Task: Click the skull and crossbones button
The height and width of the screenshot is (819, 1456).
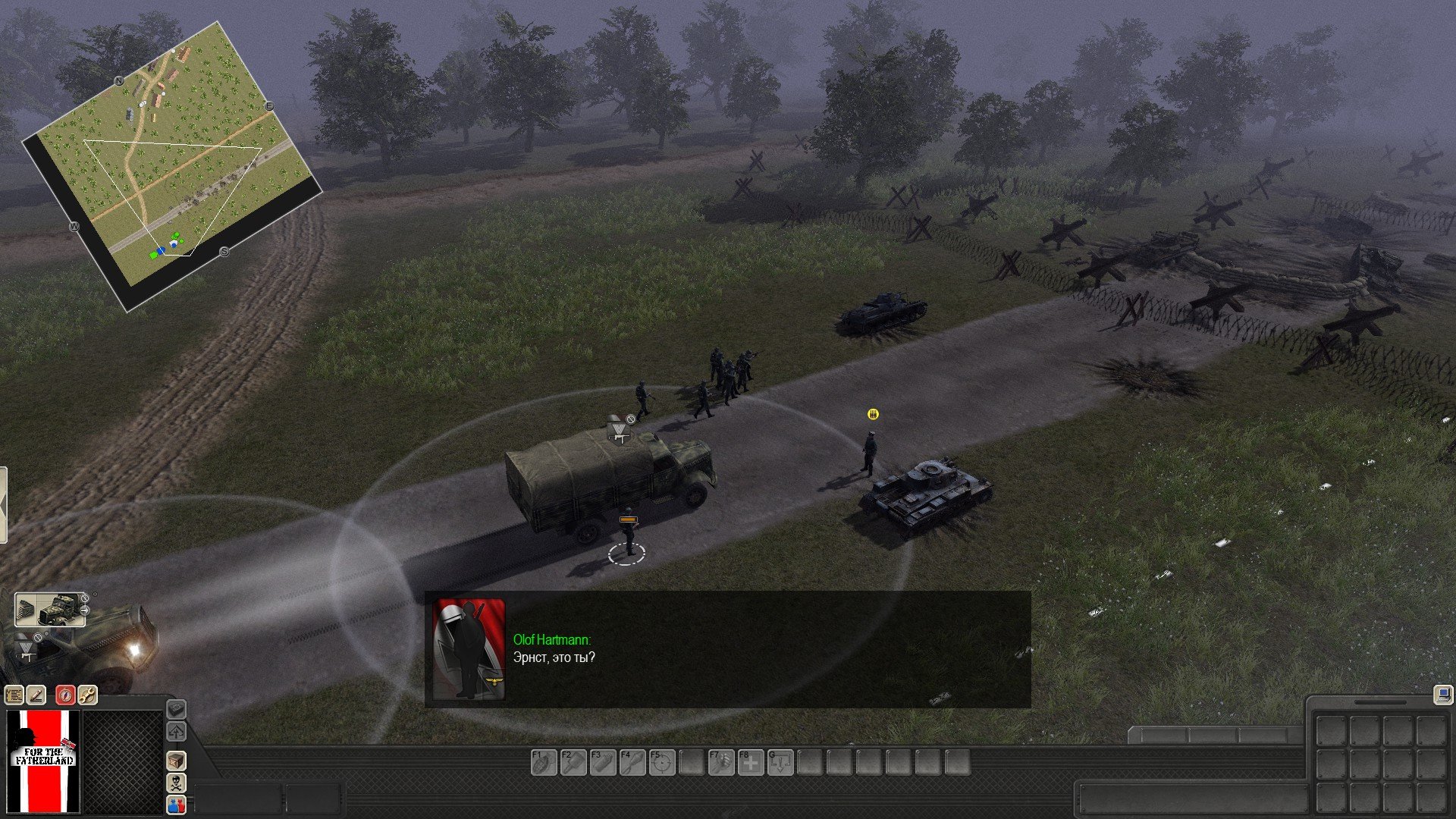Action: click(176, 783)
